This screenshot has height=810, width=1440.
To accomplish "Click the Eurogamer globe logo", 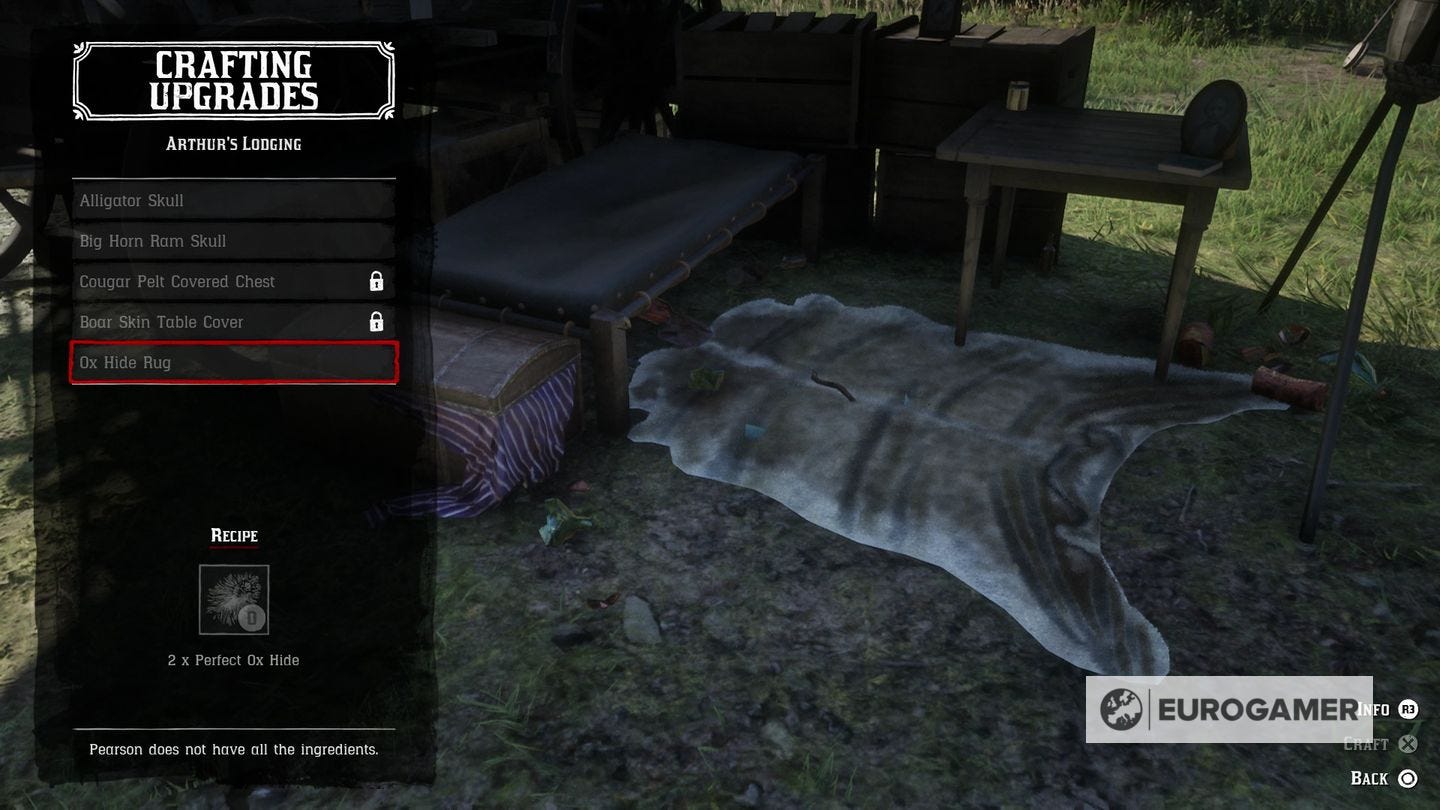I will tap(1126, 709).
